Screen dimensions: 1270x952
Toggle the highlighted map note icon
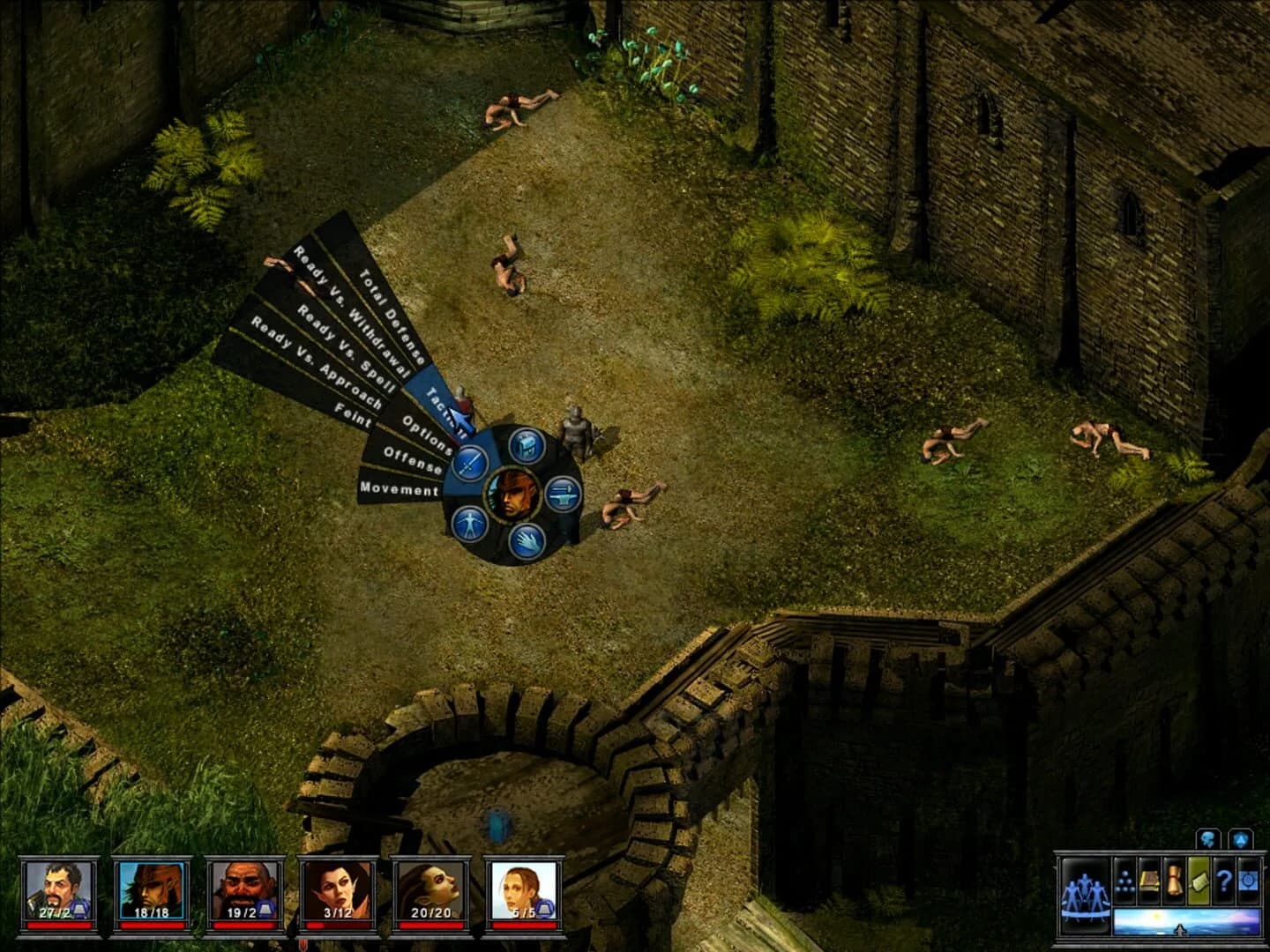(x=1199, y=881)
